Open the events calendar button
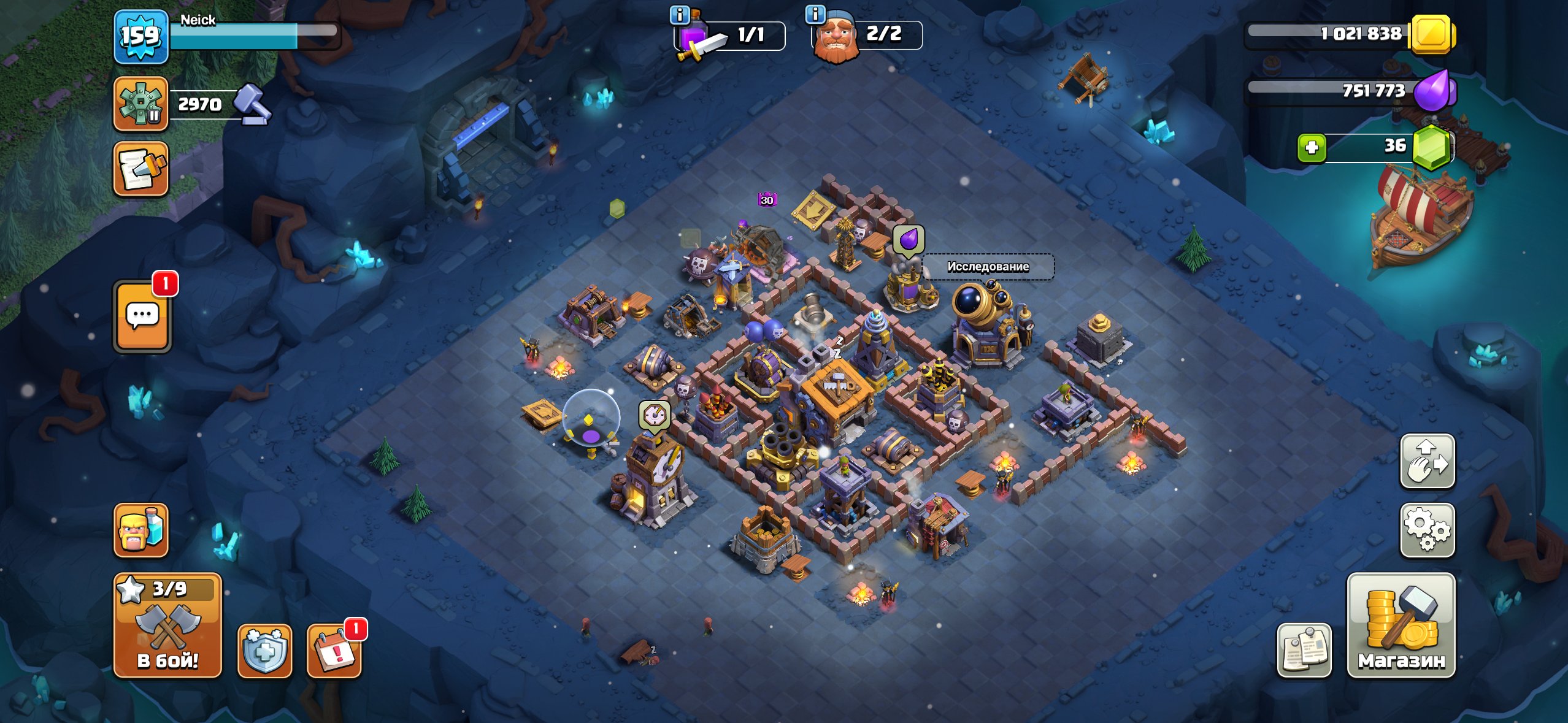1568x723 pixels. click(334, 651)
